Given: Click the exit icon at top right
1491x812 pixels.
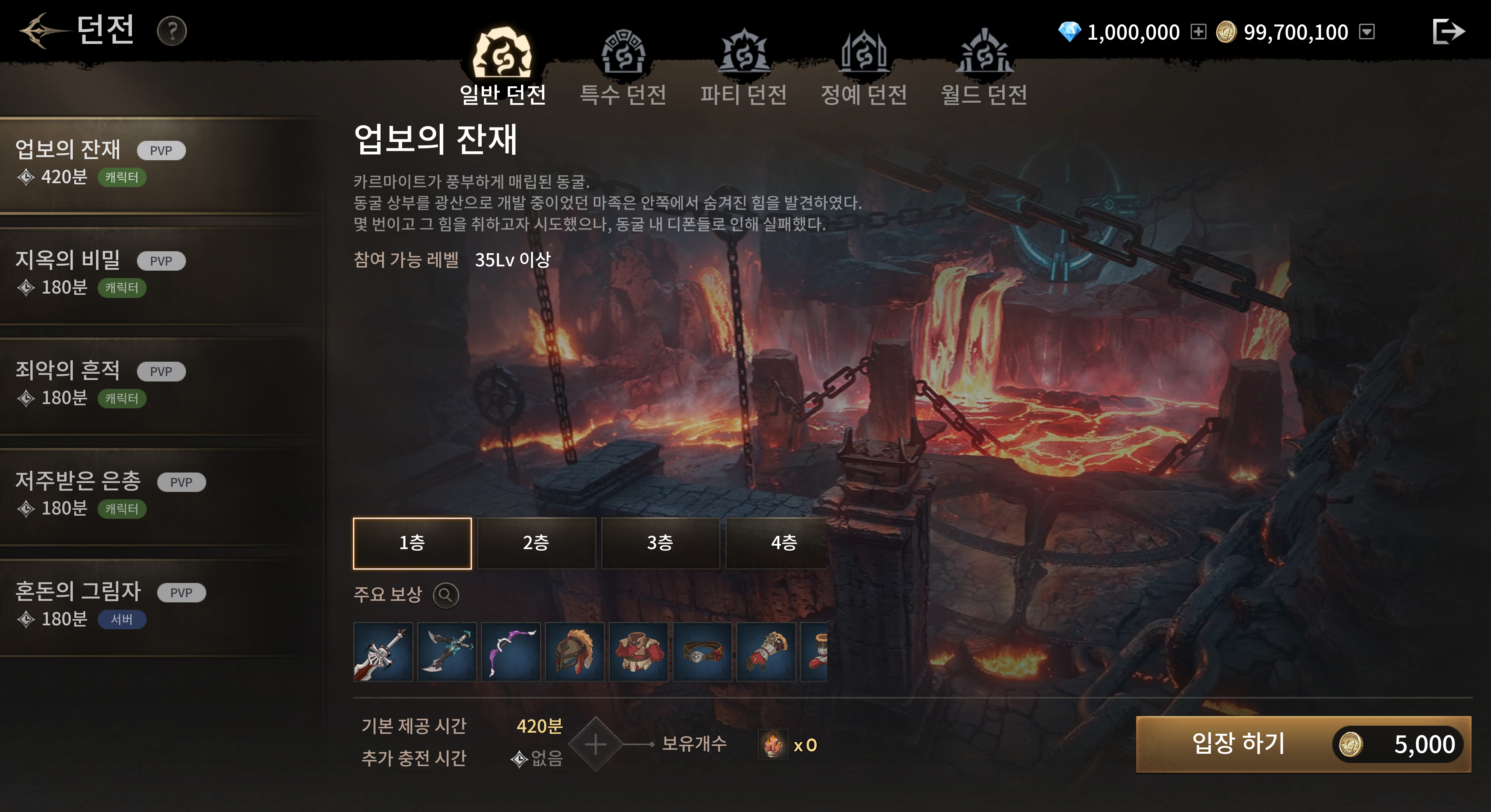Looking at the screenshot, I should (x=1448, y=31).
